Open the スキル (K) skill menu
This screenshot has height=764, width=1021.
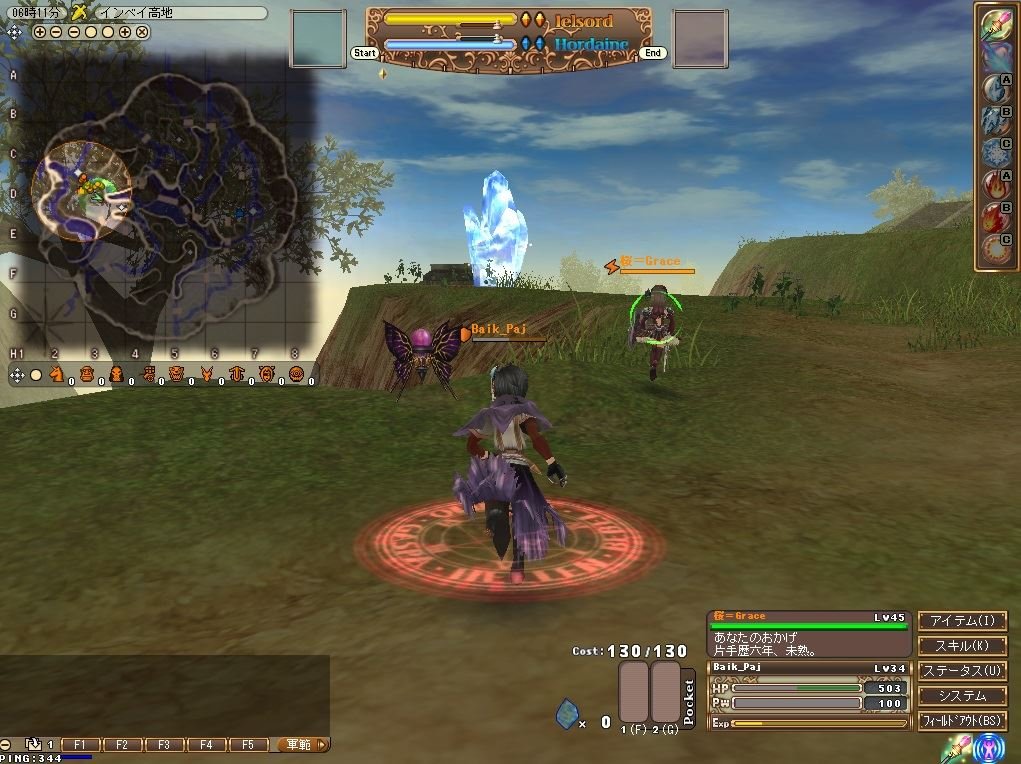[x=962, y=647]
